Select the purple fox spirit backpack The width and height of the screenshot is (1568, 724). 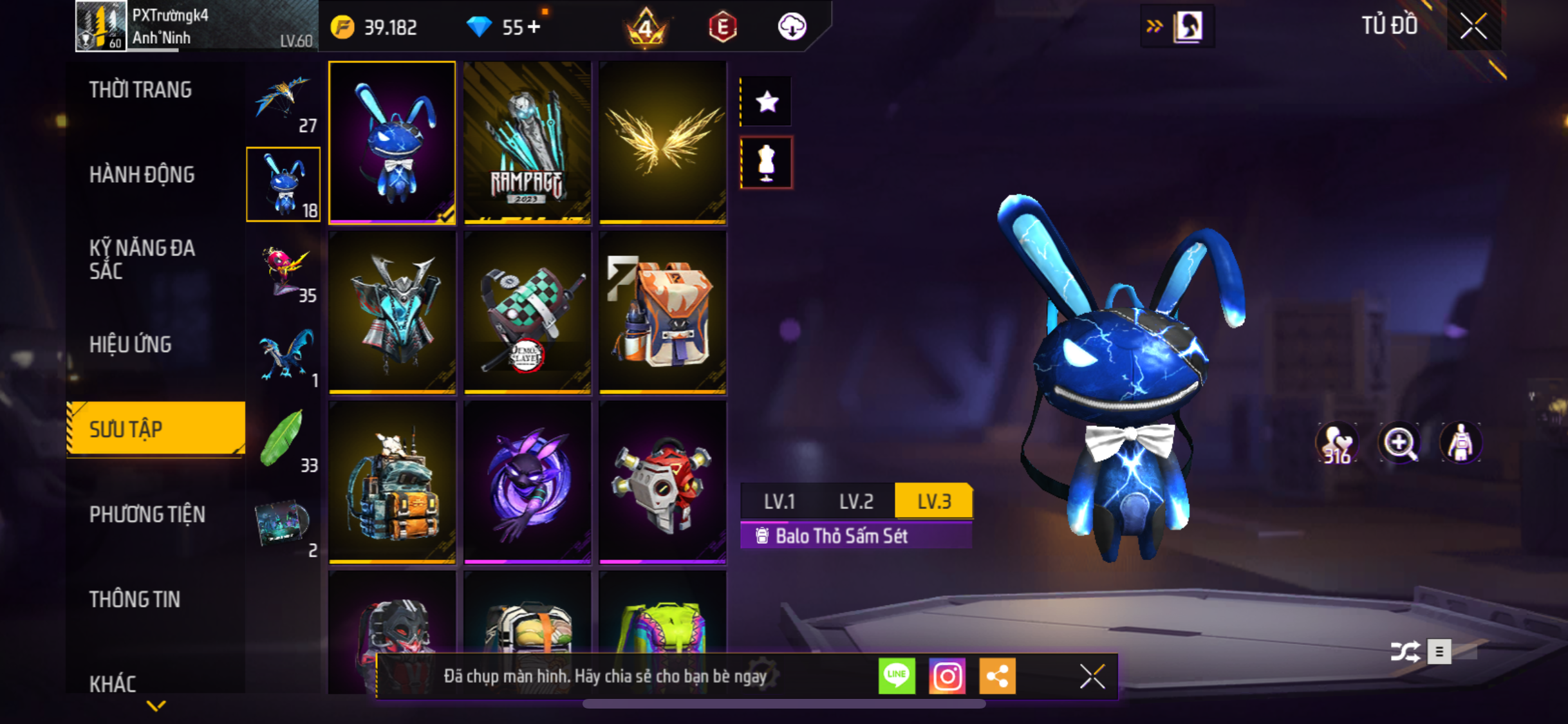click(x=527, y=483)
